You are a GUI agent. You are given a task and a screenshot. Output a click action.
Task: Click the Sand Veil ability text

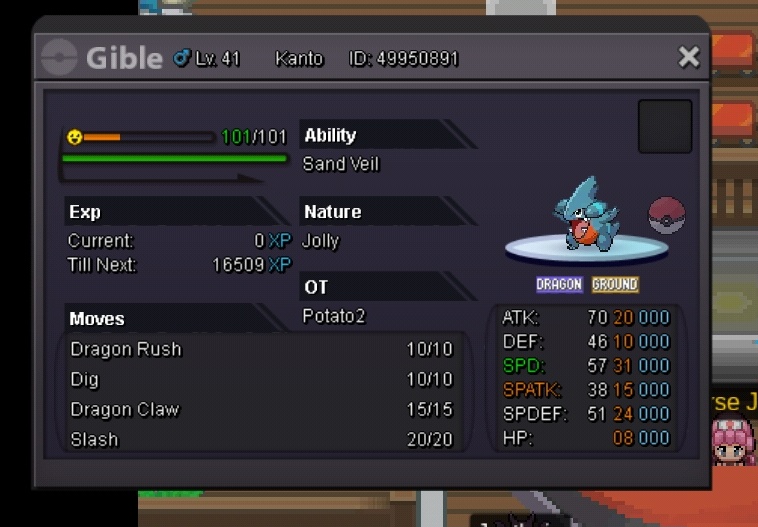click(341, 164)
